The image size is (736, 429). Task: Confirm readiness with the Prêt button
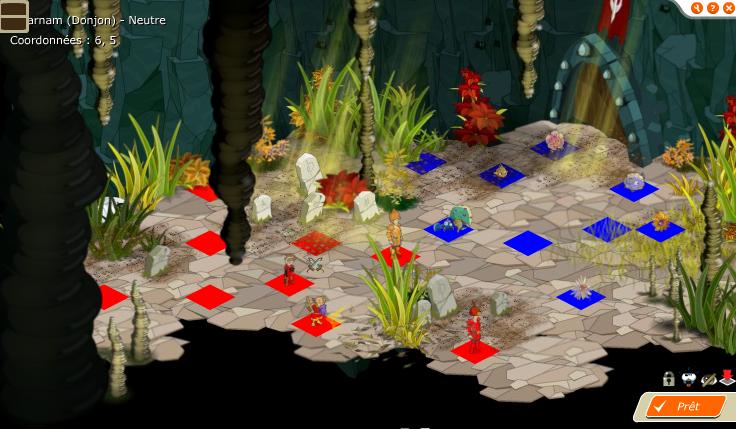click(x=687, y=407)
